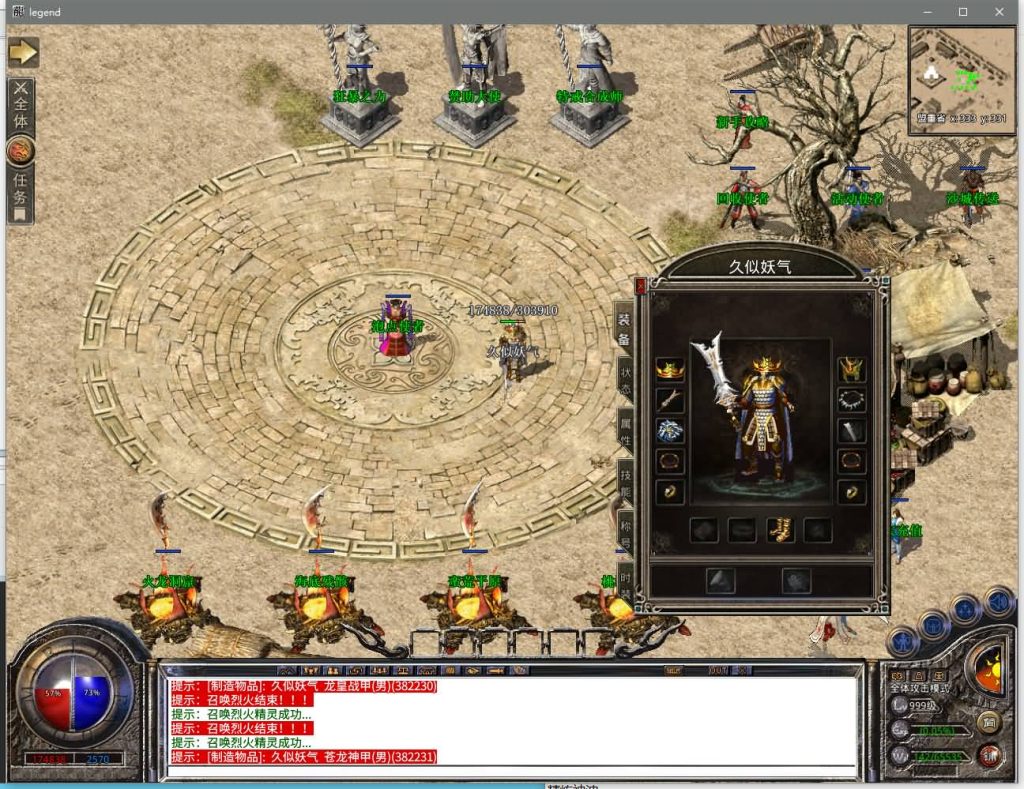Activate the red dragon orb icon
The width and height of the screenshot is (1024, 789).
[x=21, y=151]
